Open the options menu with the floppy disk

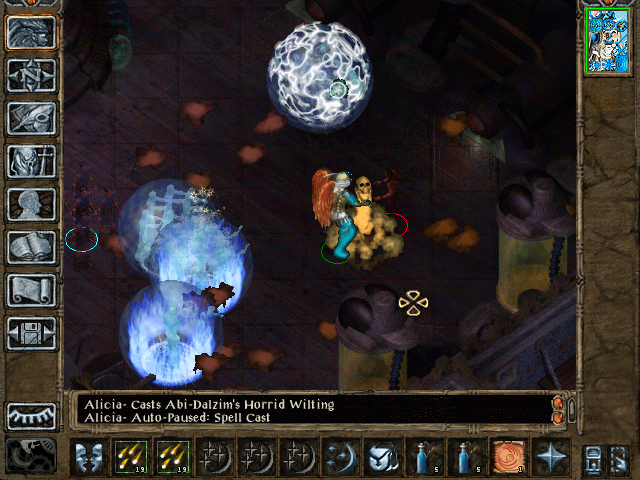pos(31,332)
